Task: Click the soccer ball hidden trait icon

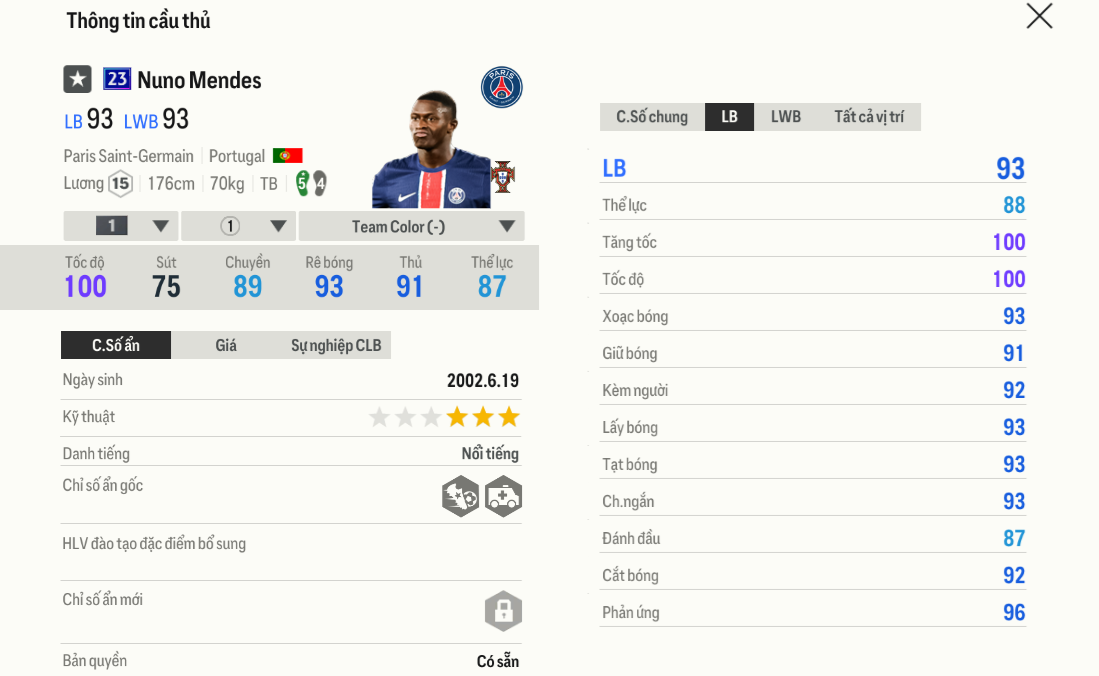Action: (460, 496)
